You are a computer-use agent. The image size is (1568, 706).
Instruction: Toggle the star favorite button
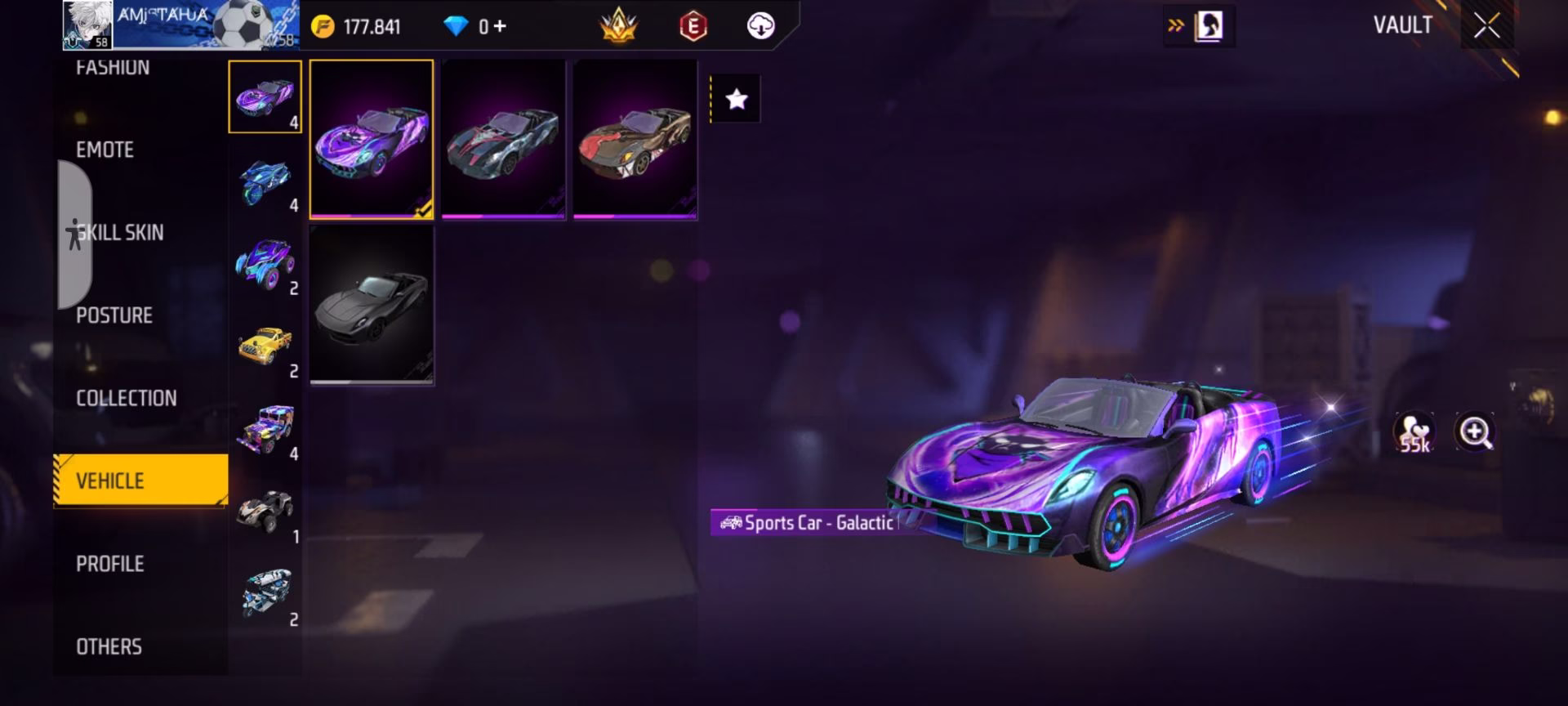(737, 100)
